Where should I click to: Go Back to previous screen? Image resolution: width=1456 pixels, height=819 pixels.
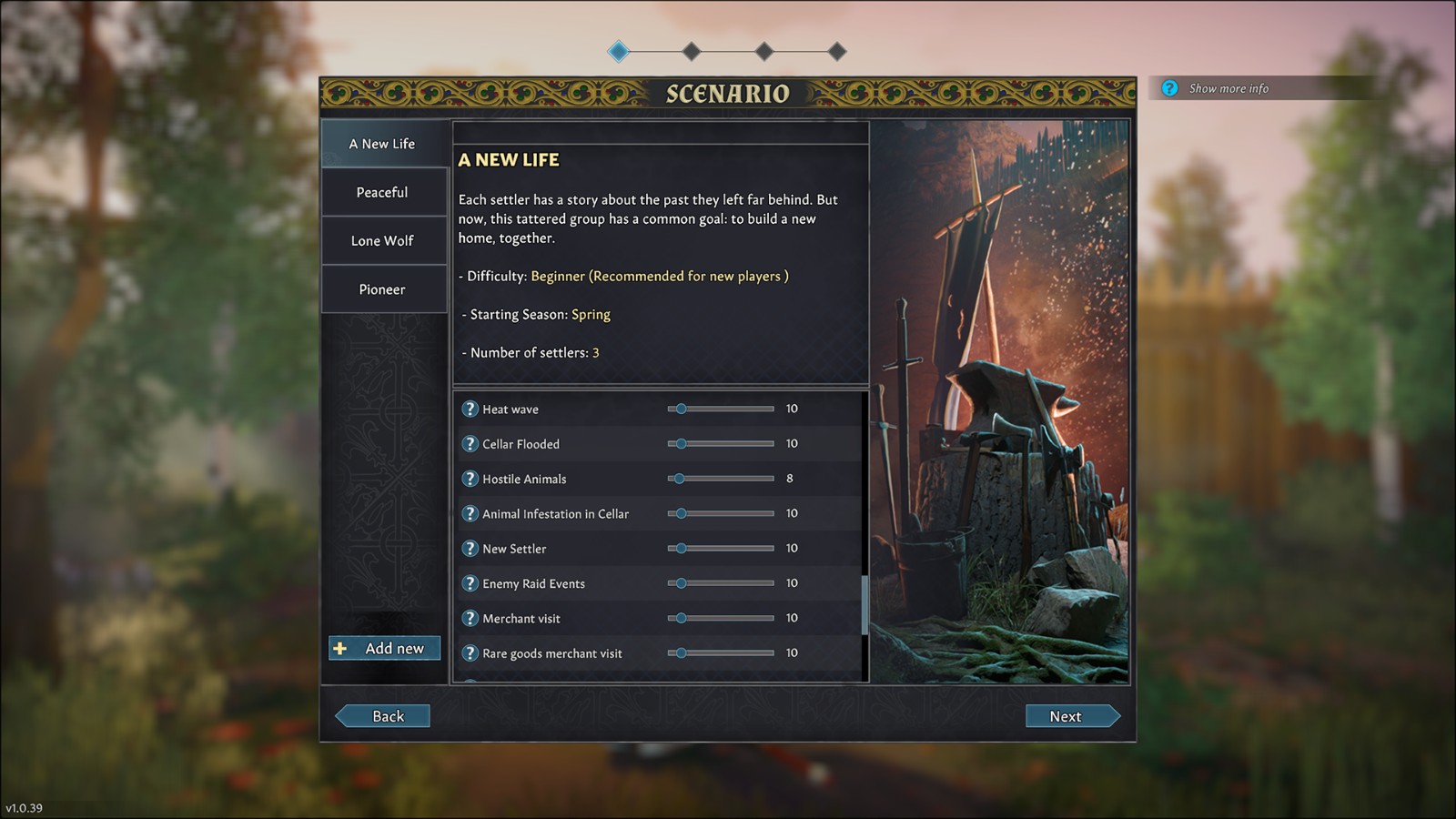pos(383,716)
